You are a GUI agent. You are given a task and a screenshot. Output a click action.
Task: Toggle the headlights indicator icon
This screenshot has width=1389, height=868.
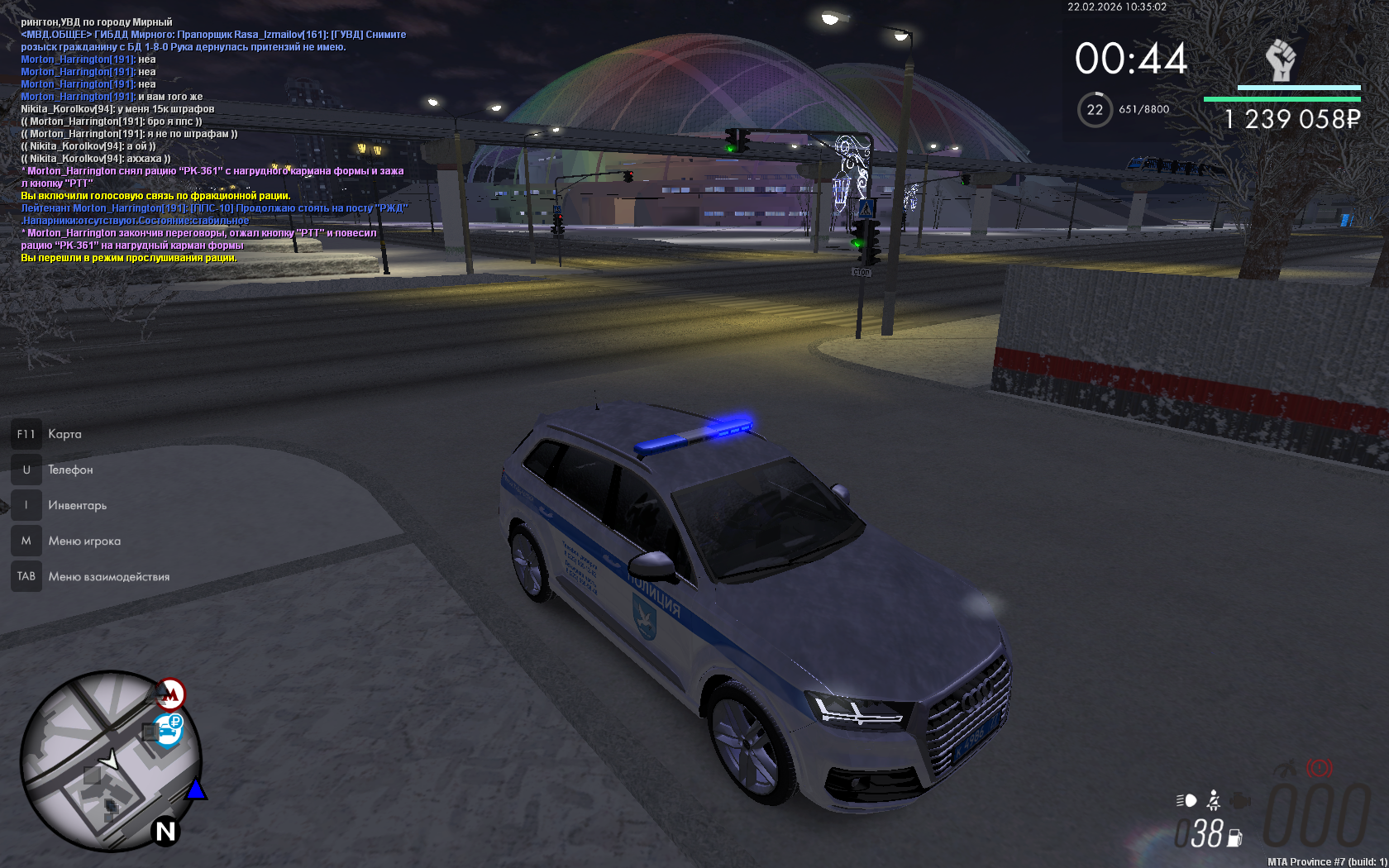(1186, 800)
